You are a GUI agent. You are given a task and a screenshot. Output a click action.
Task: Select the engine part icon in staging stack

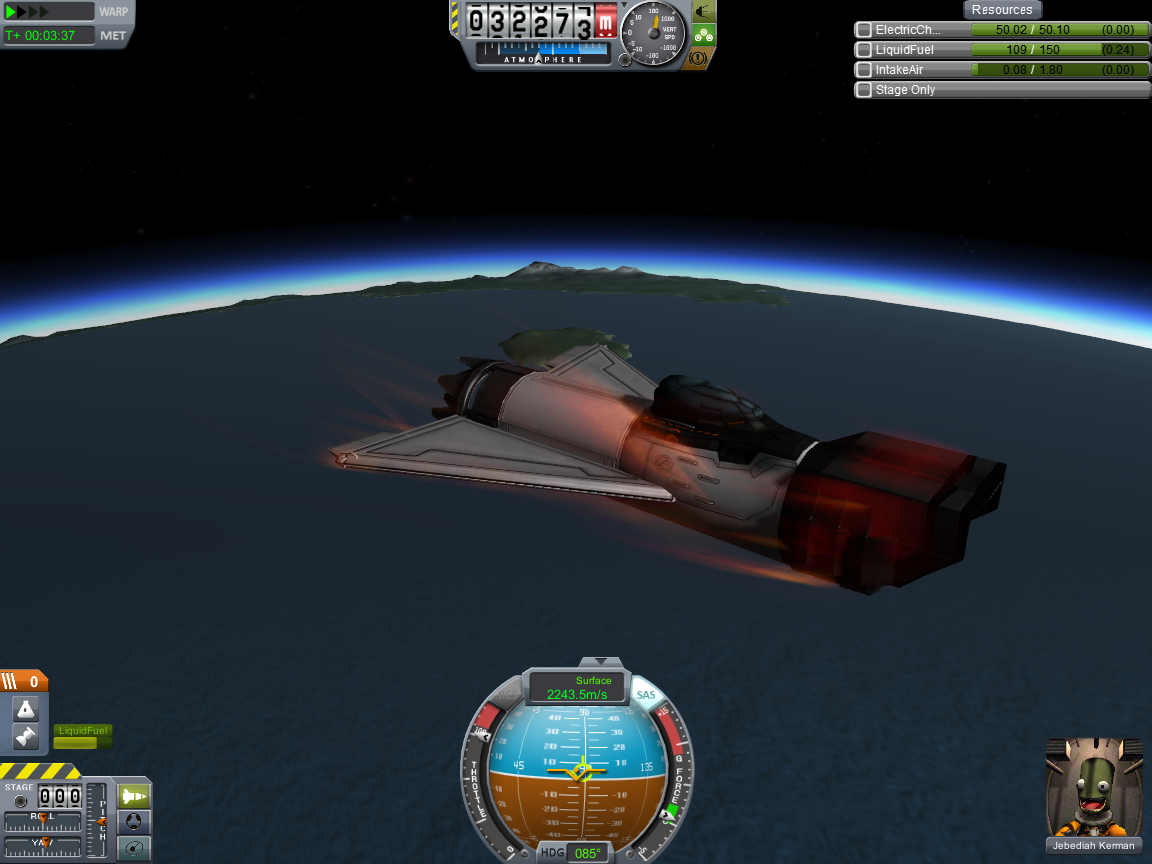tap(25, 737)
